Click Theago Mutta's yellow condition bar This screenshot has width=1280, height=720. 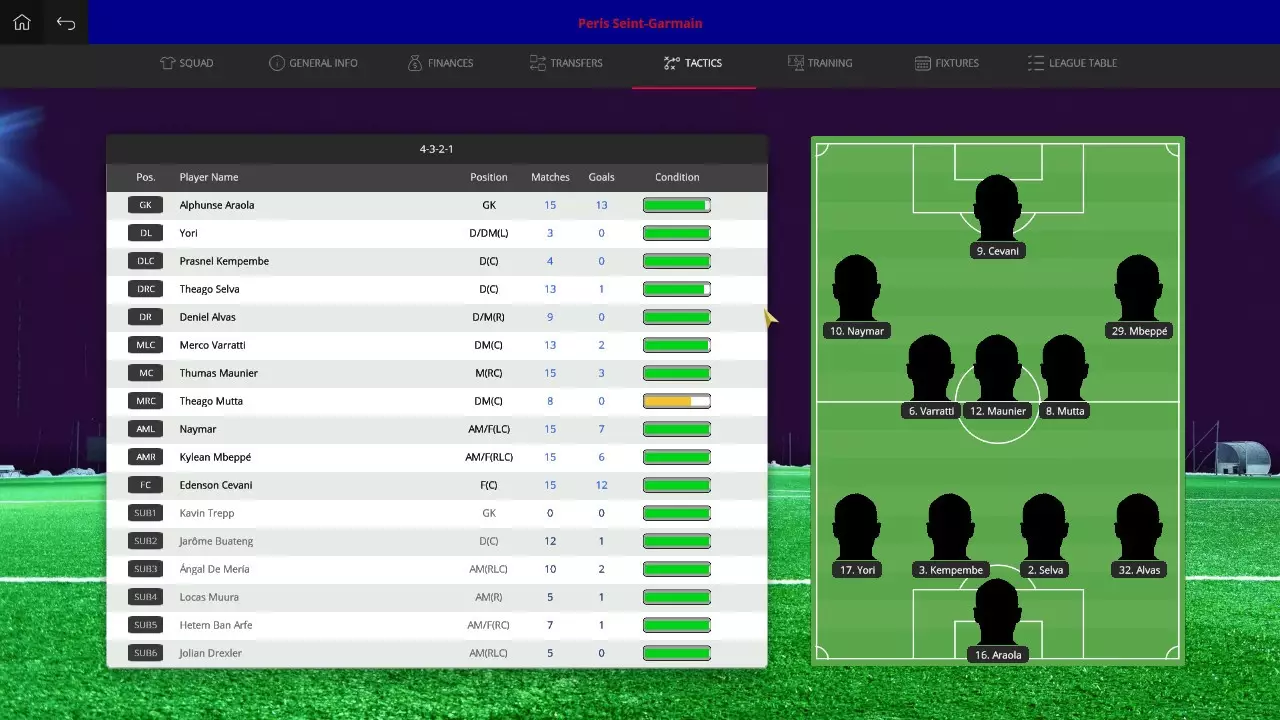pyautogui.click(x=677, y=400)
